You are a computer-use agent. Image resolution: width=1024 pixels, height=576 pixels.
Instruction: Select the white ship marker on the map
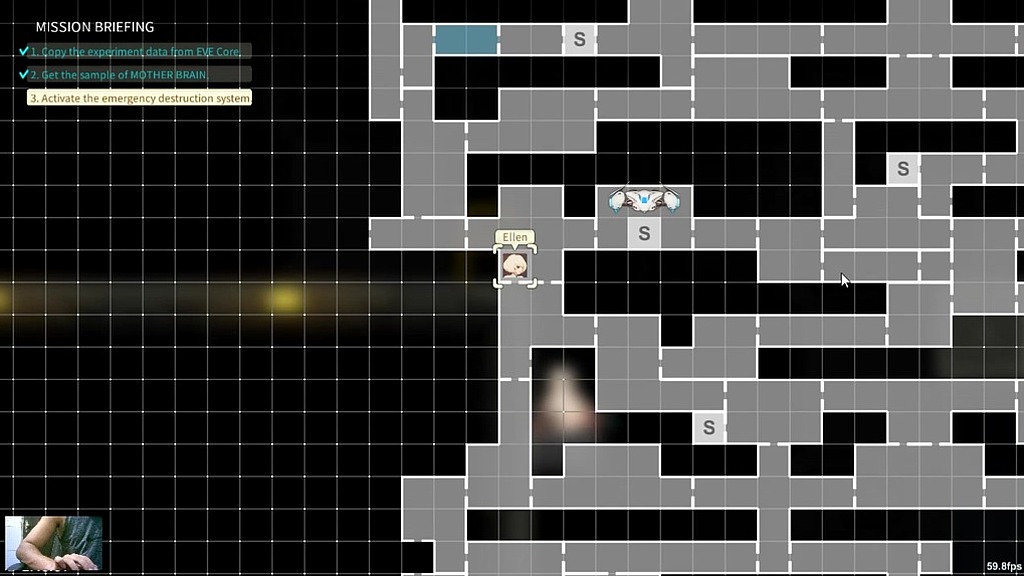[x=644, y=201]
